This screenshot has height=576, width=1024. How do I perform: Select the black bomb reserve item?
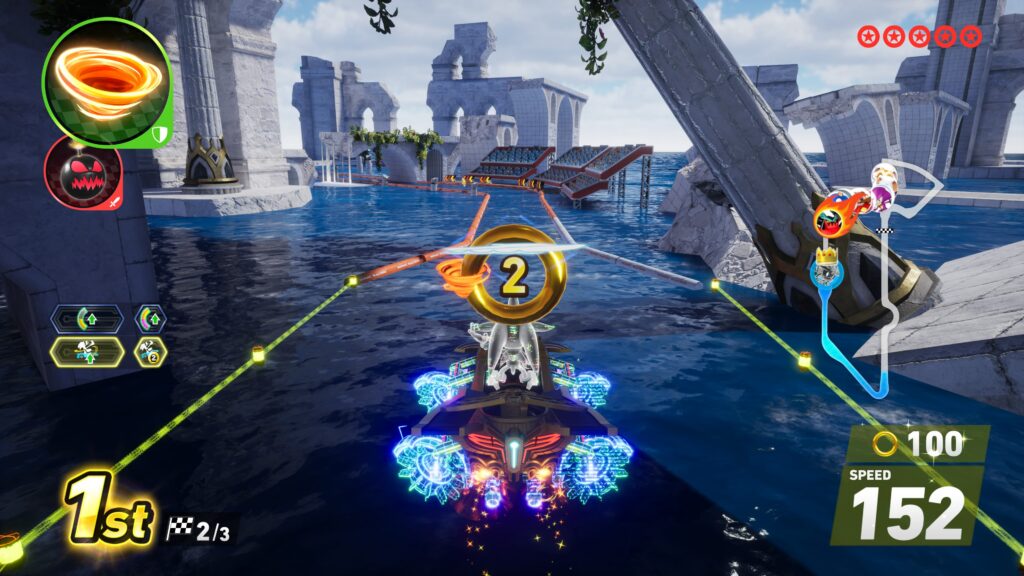point(83,172)
